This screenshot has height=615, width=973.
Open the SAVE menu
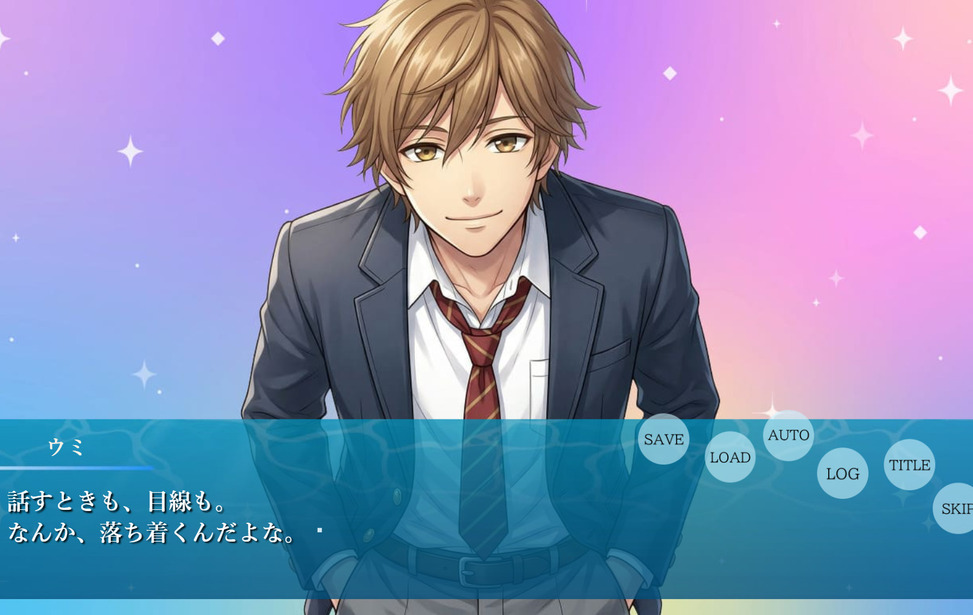pos(663,439)
